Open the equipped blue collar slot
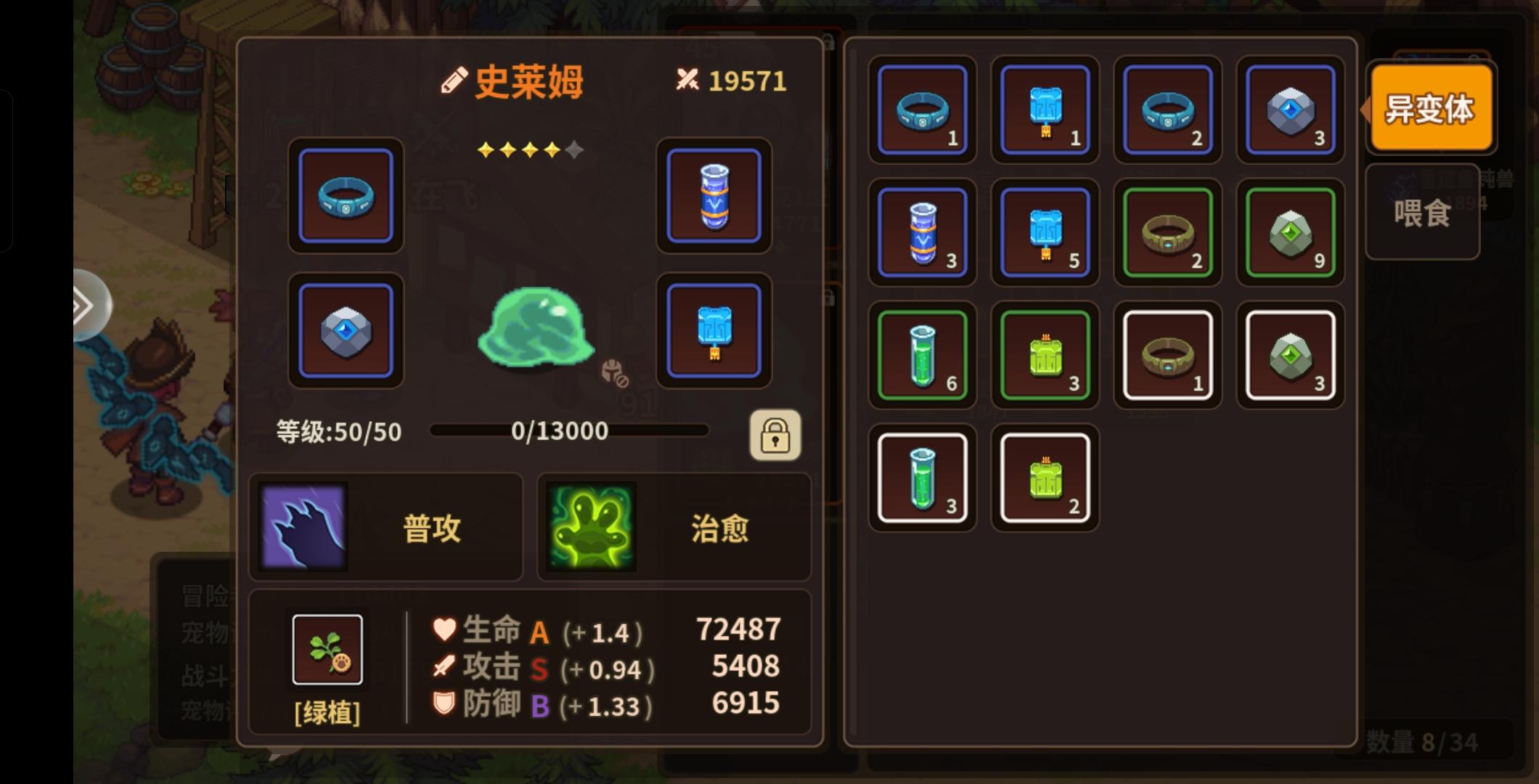 tap(345, 196)
